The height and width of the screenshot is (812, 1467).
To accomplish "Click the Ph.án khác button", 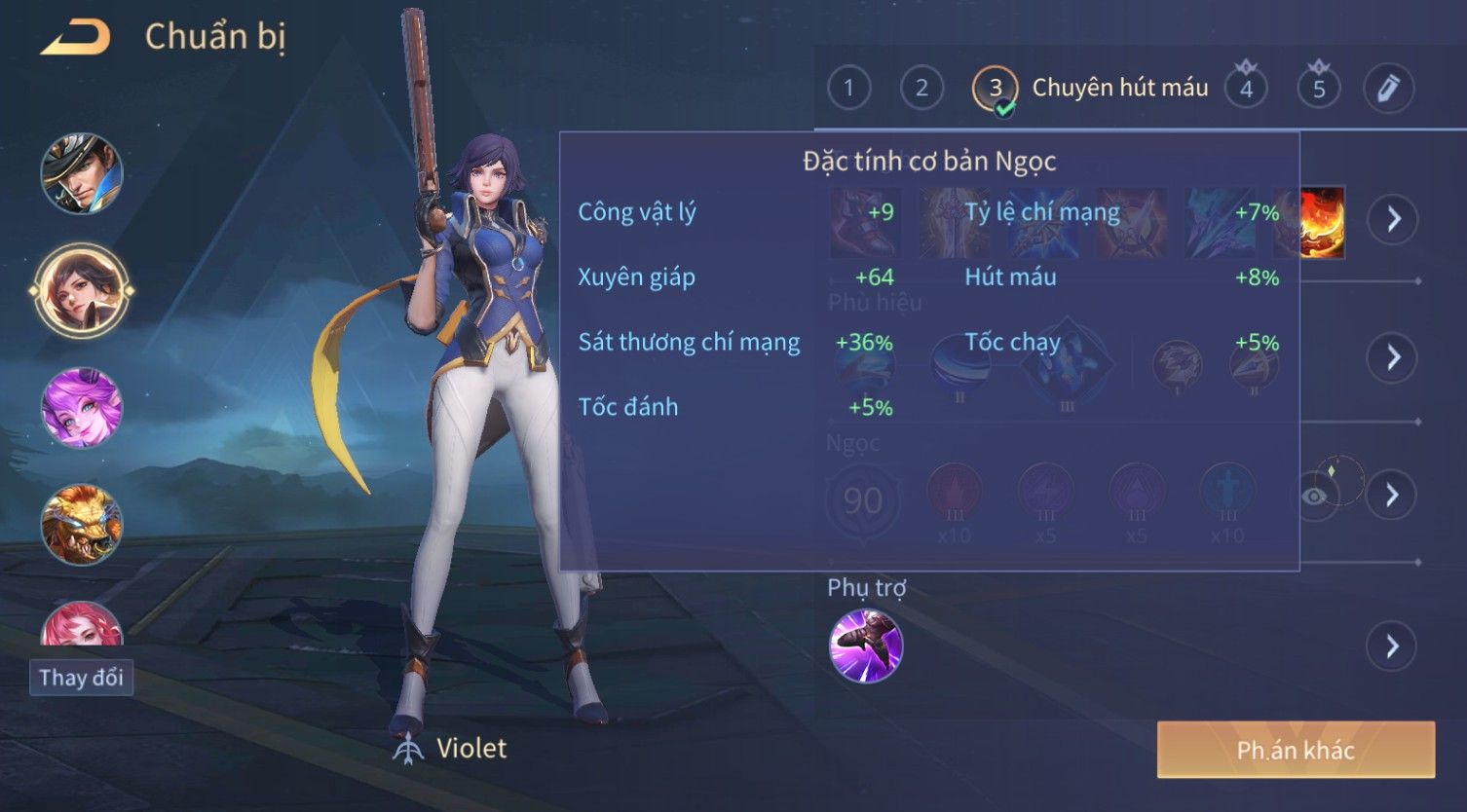I will (x=1296, y=750).
